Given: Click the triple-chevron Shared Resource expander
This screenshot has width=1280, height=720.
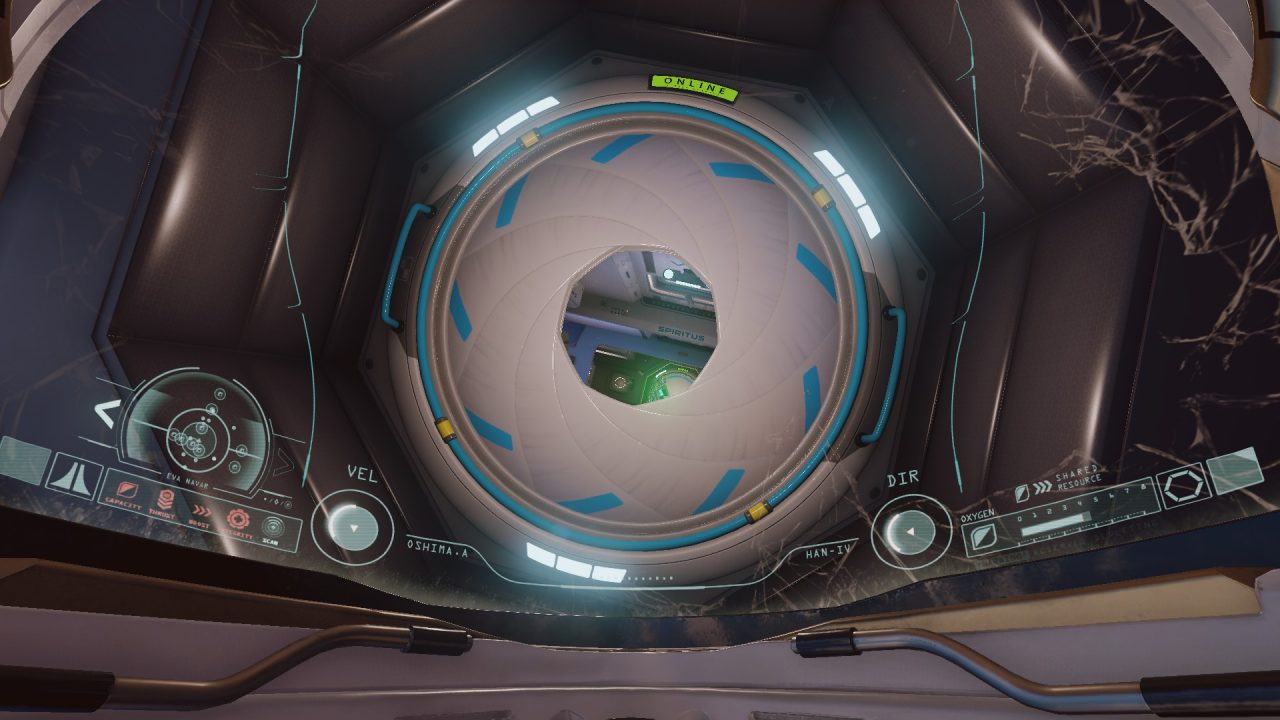Looking at the screenshot, I should coord(1043,486).
